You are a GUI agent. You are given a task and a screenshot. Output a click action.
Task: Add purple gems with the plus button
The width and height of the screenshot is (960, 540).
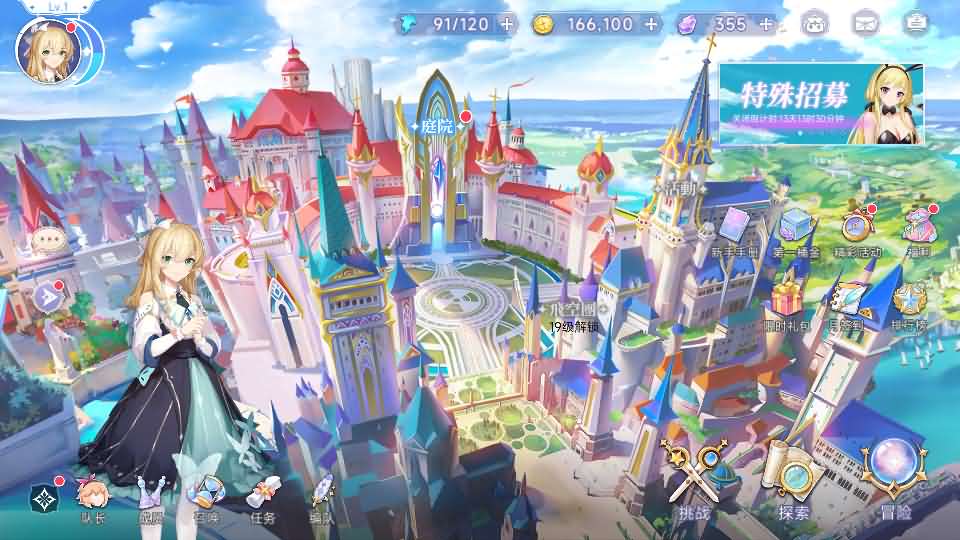765,24
